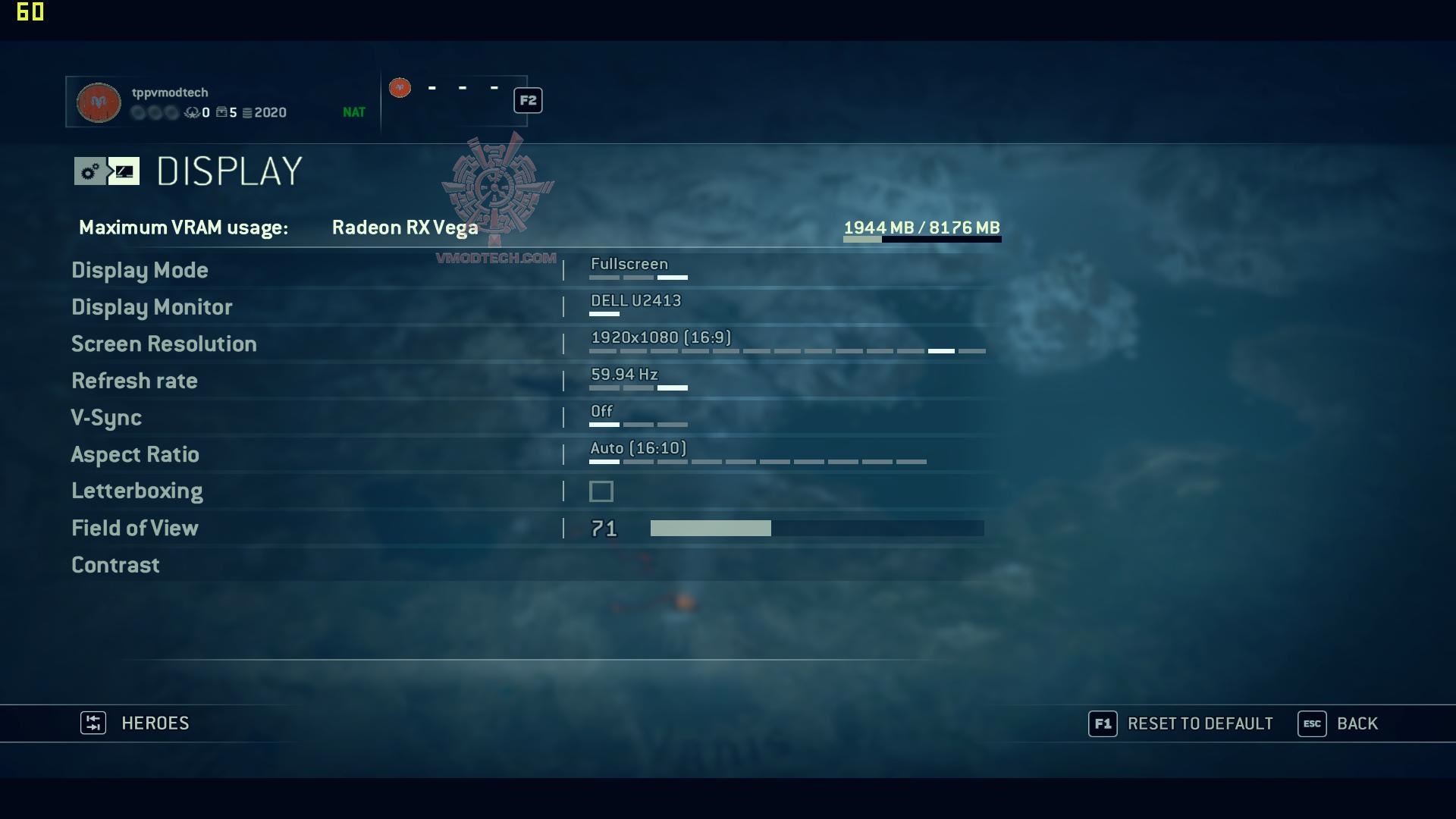
Task: Switch to the display monitor tab icon
Action: point(124,171)
